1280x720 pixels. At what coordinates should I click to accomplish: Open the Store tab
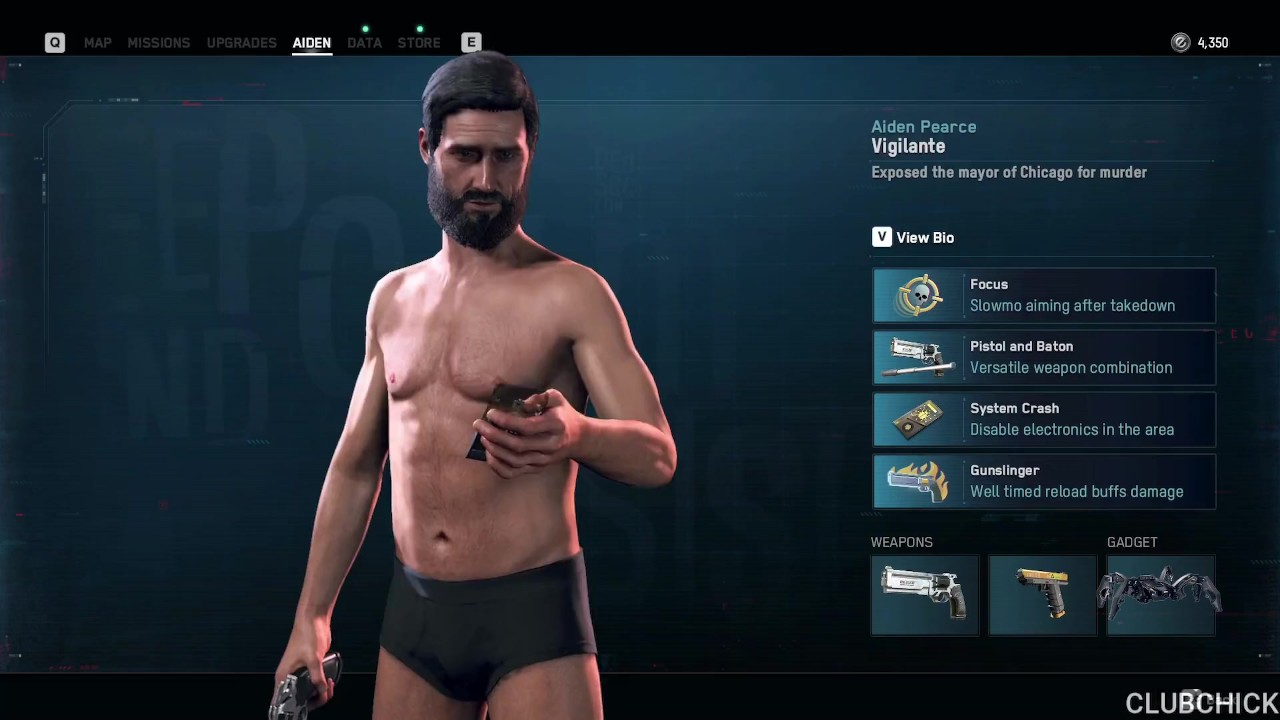(x=419, y=43)
